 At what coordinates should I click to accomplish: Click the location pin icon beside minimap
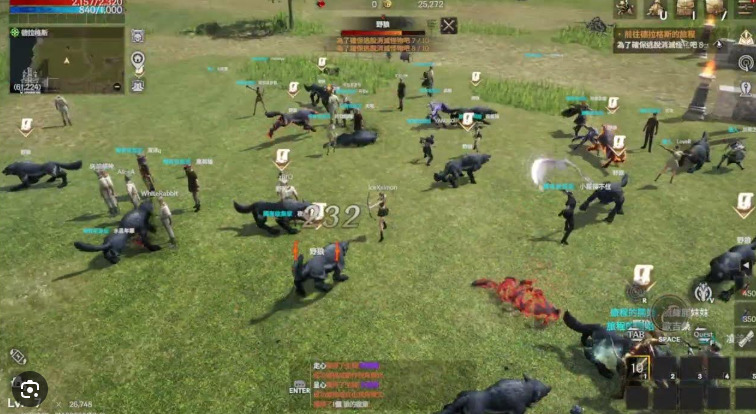137,57
